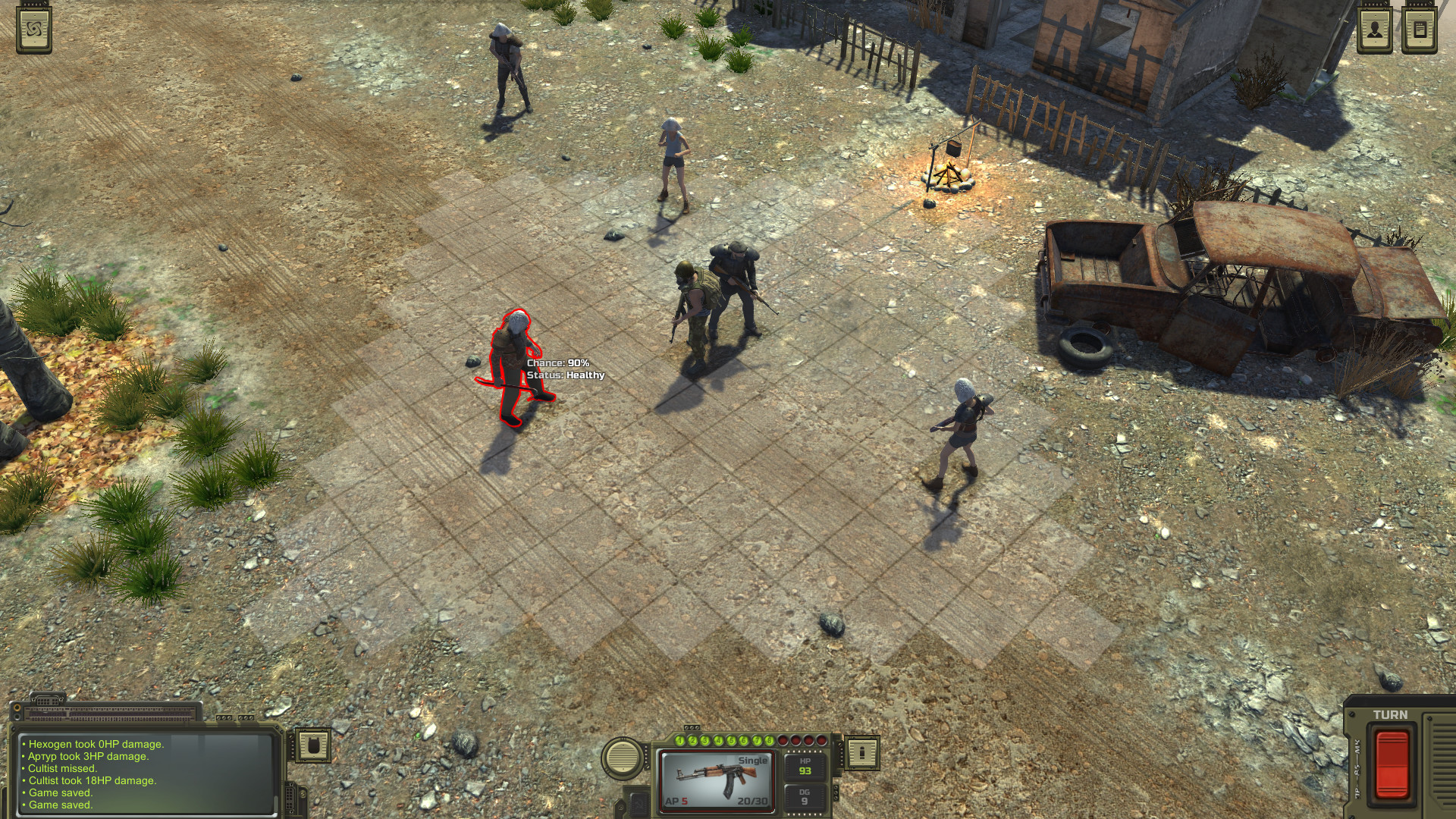Switch the weapon fire mode from Single
Image resolution: width=1456 pixels, height=819 pixels.
[753, 760]
